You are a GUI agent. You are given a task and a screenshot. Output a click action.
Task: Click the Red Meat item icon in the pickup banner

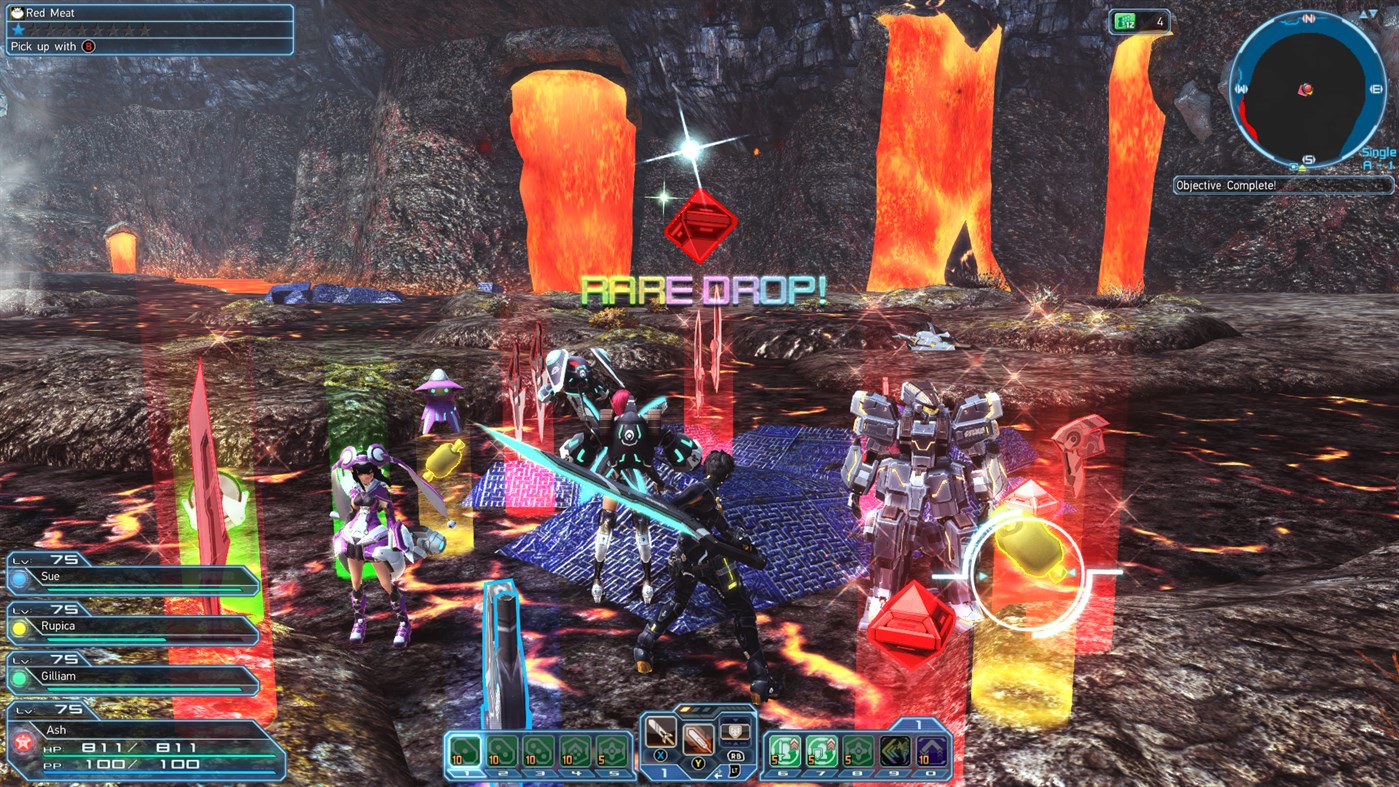coord(17,13)
